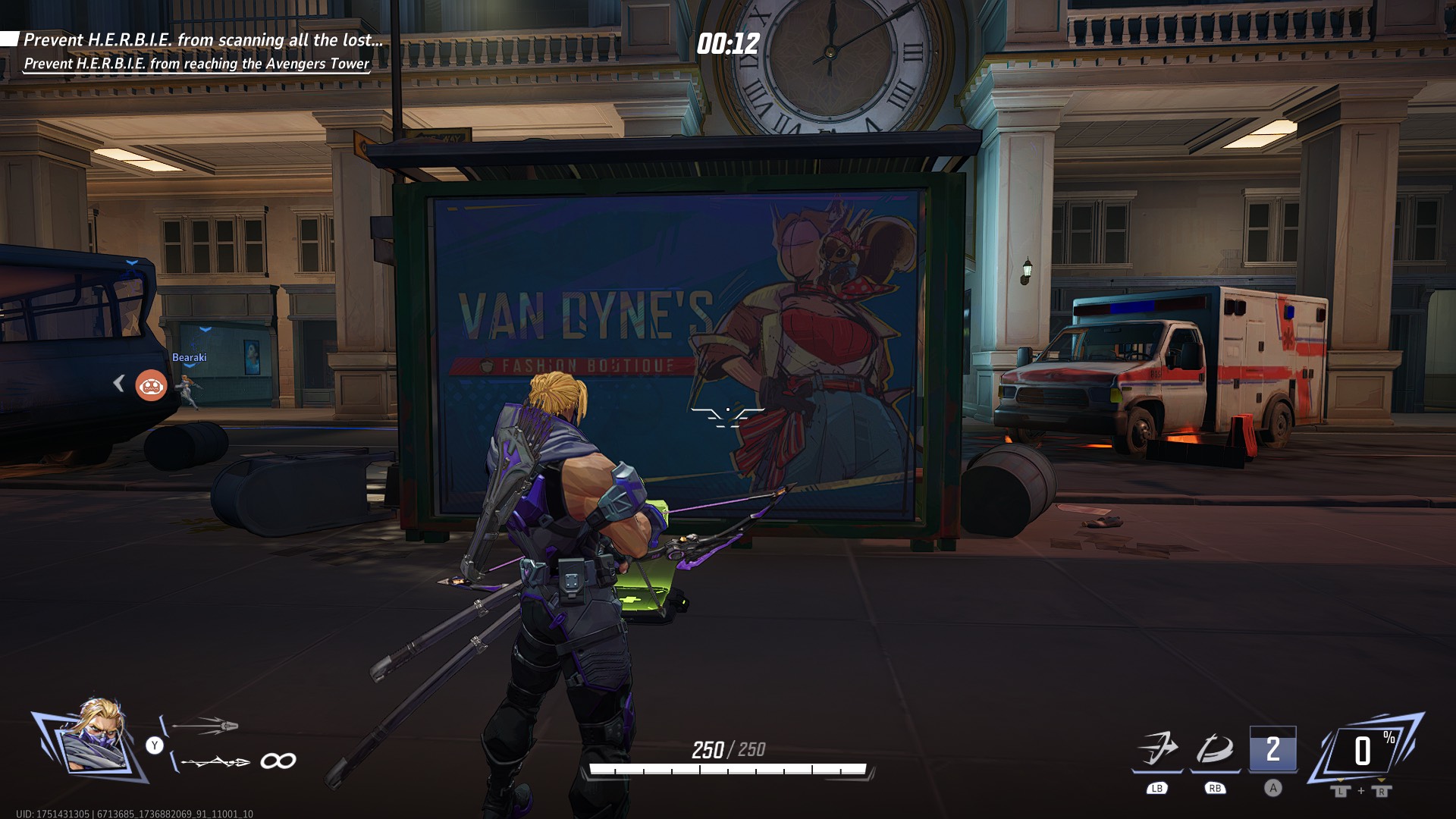Click the player name Bearaki
Viewport: 1456px width, 819px height.
tap(190, 358)
